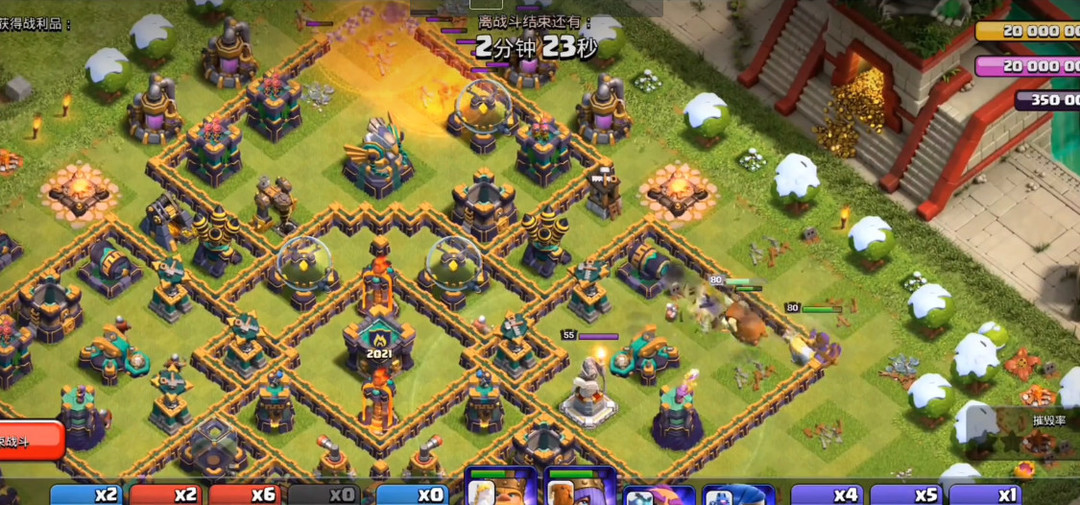Pick the troop slot showing x5

click(x=907, y=494)
